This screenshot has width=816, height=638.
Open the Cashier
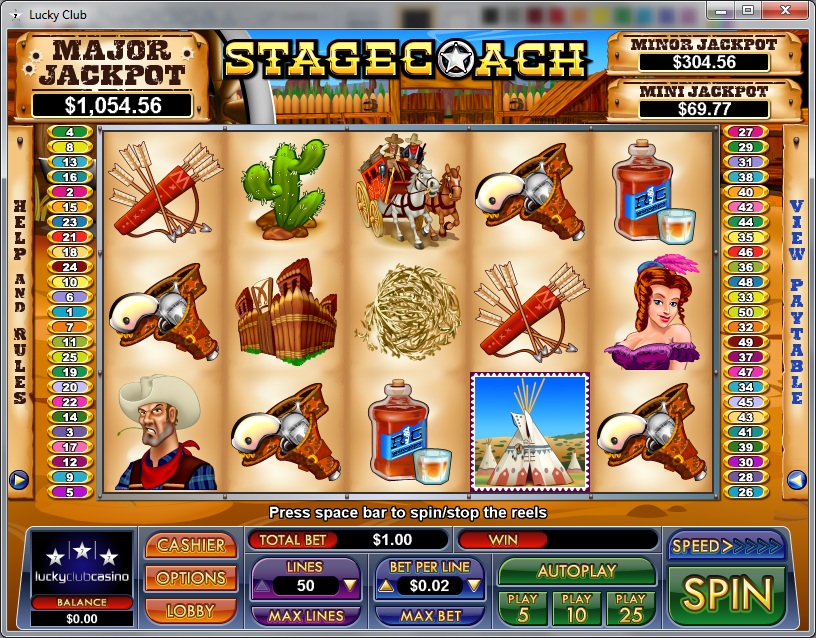point(190,545)
